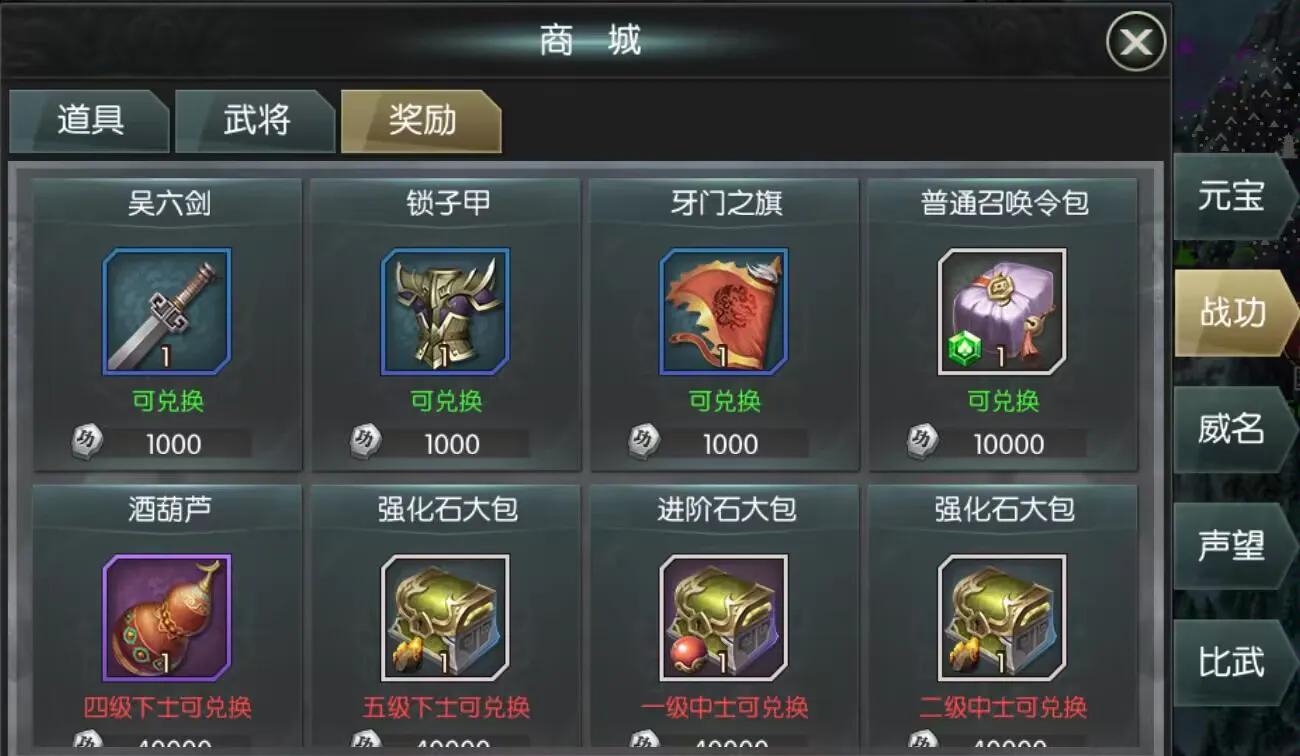Click the 进阶石大包 chest icon

point(722,620)
